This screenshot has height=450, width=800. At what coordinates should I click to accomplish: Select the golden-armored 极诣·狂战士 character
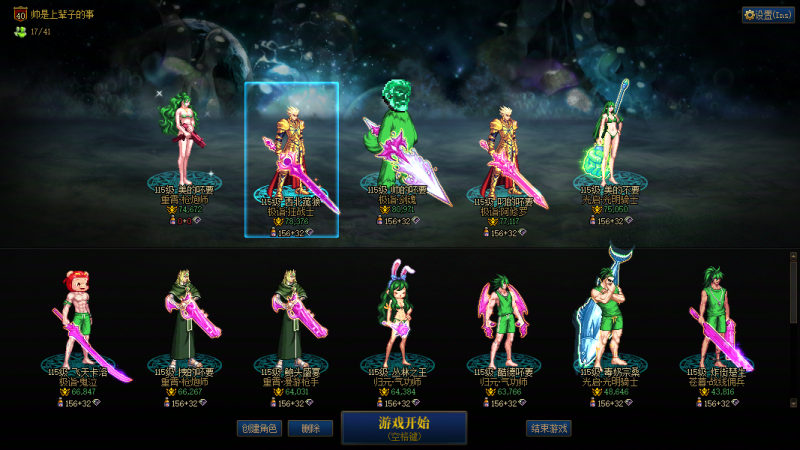292,160
